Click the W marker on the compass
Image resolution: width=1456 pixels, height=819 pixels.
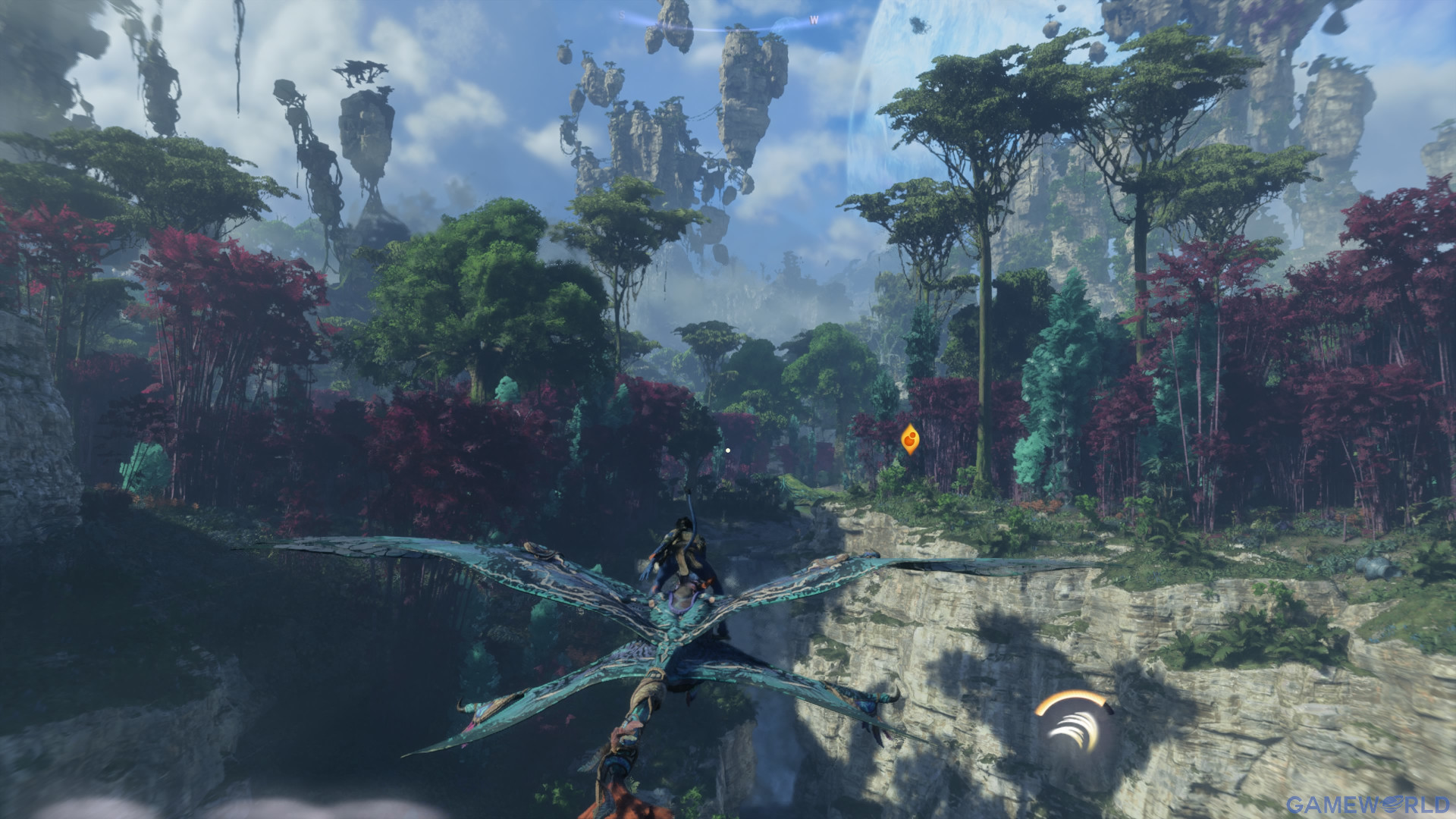(814, 18)
